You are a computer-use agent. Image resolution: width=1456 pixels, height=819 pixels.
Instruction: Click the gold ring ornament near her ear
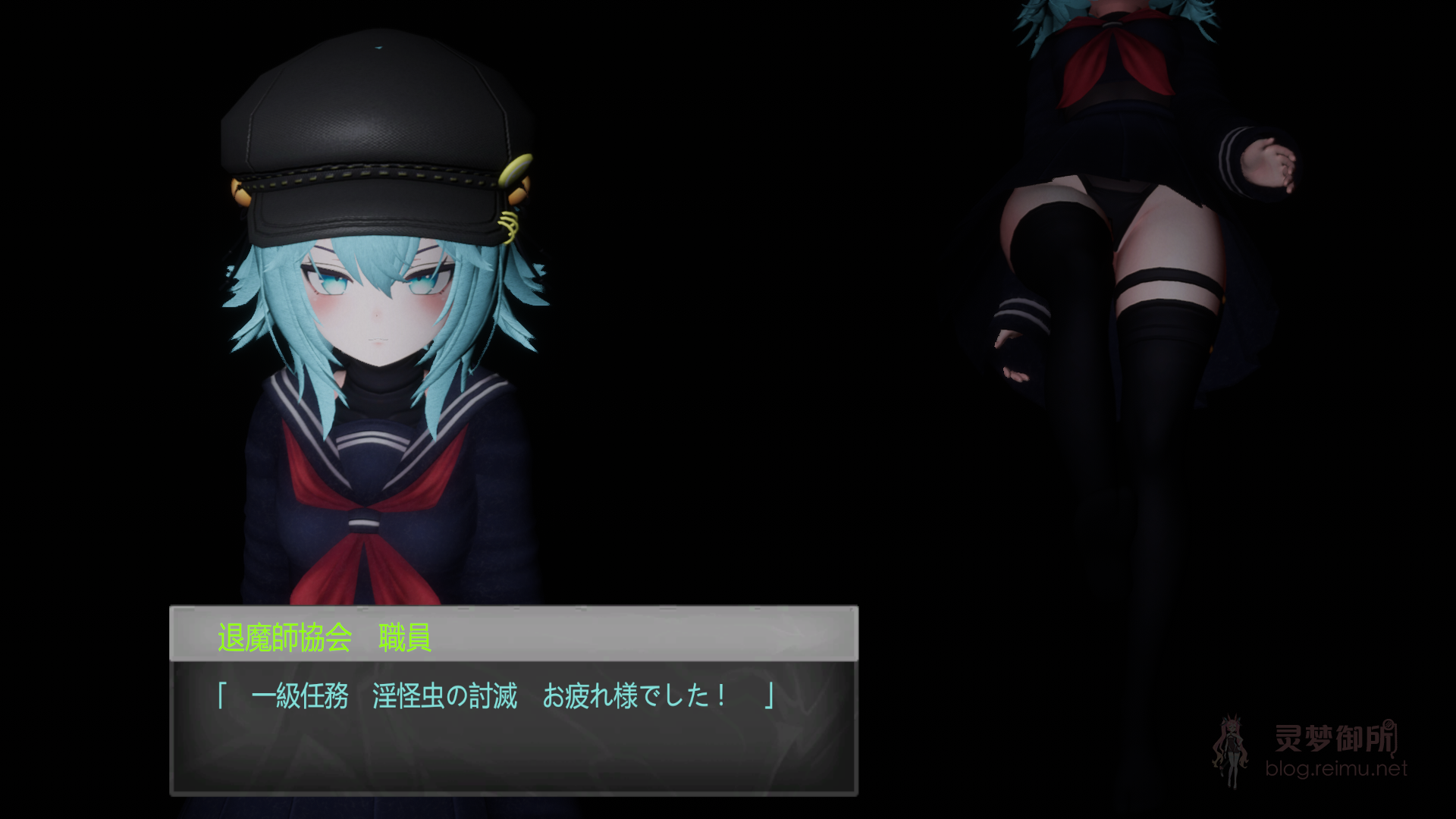coord(510,227)
